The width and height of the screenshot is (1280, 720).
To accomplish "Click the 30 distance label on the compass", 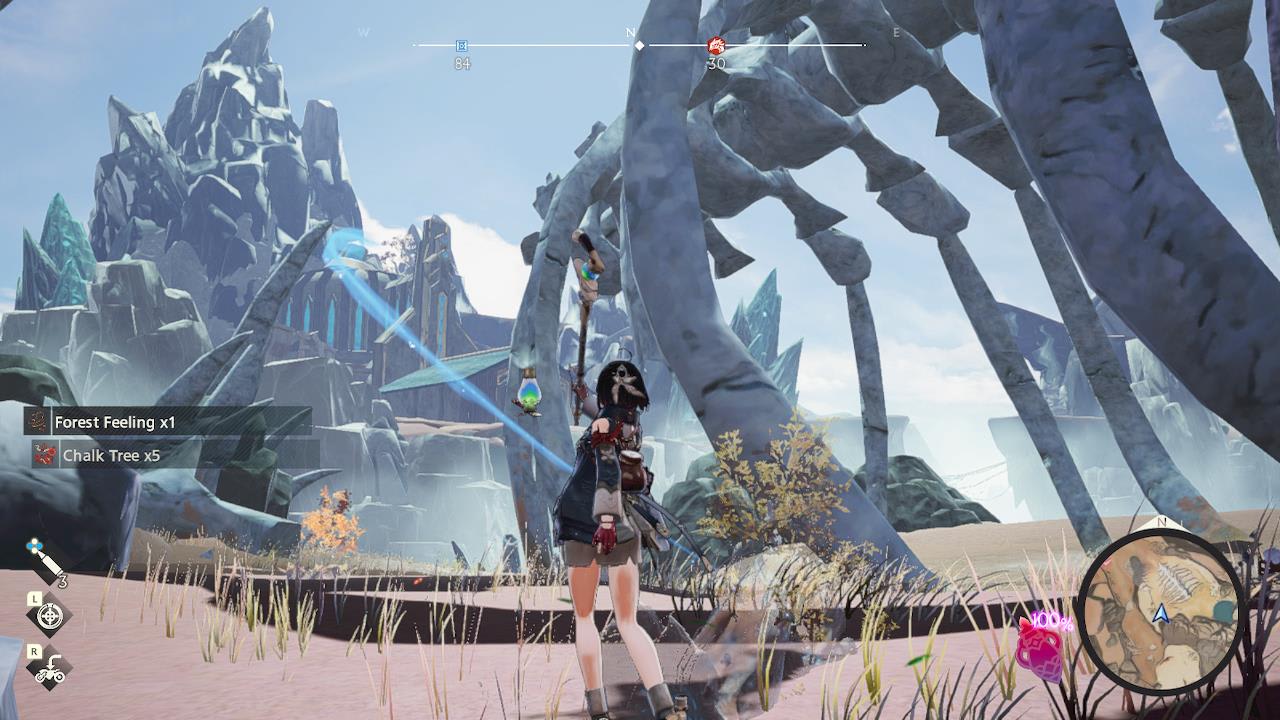I will click(714, 61).
